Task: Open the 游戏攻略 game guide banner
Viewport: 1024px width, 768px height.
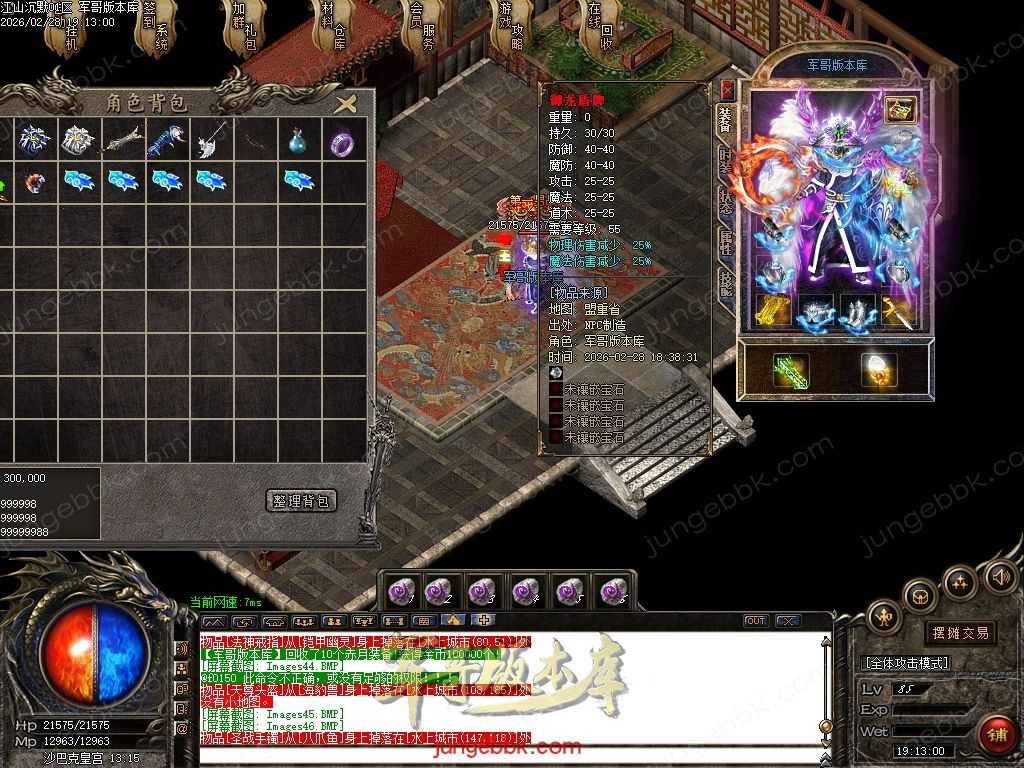Action: pyautogui.click(x=510, y=27)
